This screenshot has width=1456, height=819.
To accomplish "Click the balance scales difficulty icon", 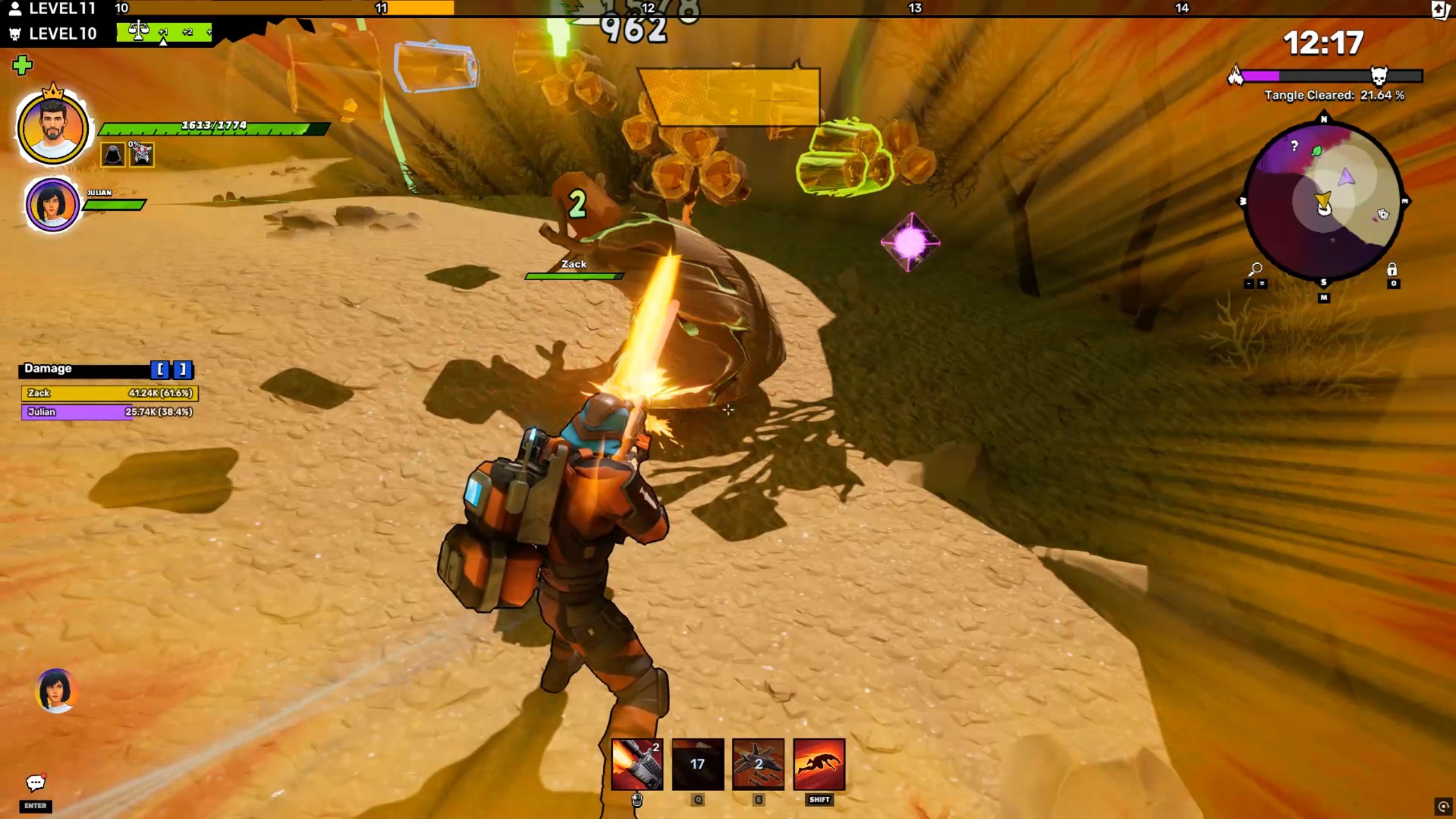I will [138, 31].
